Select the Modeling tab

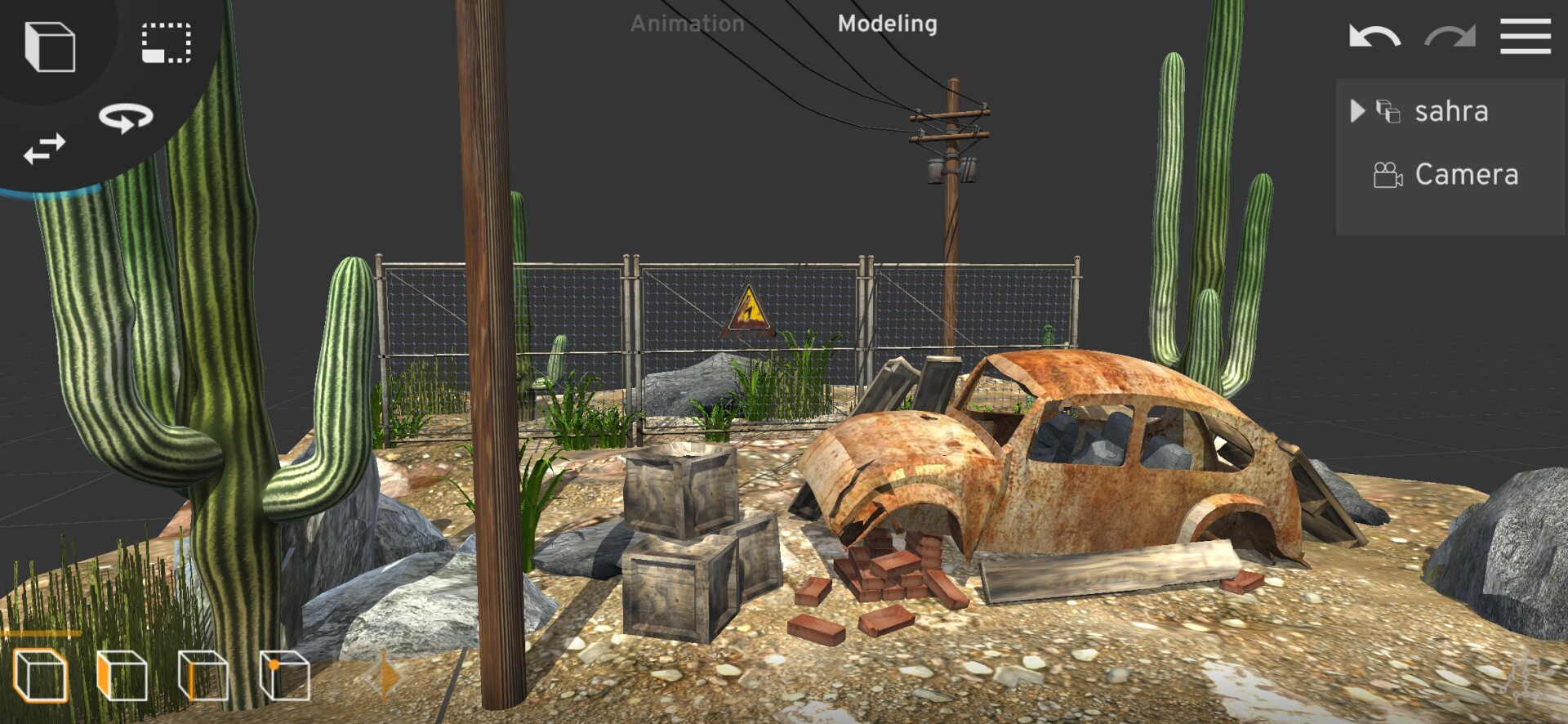(887, 24)
